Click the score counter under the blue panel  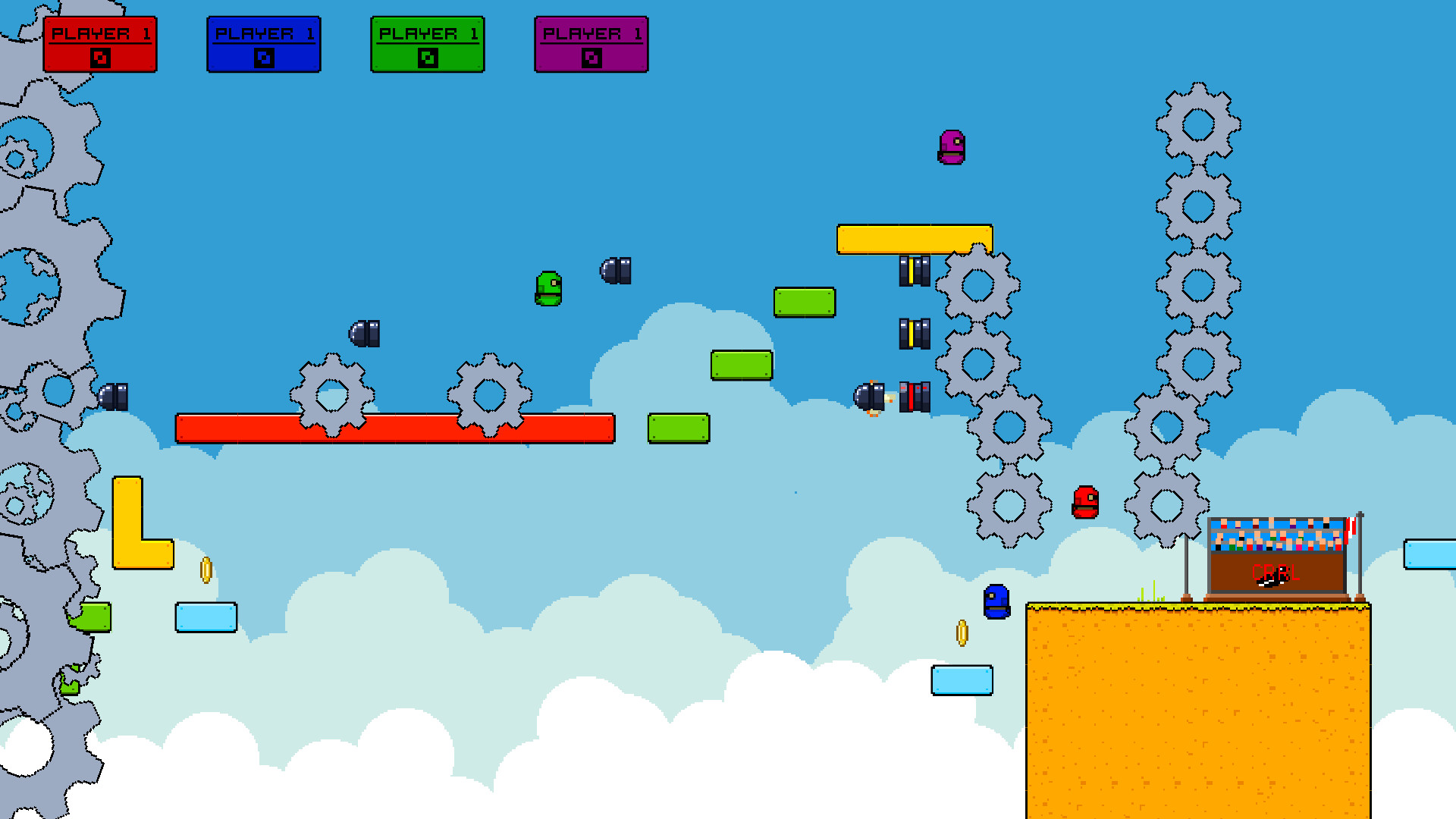264,56
